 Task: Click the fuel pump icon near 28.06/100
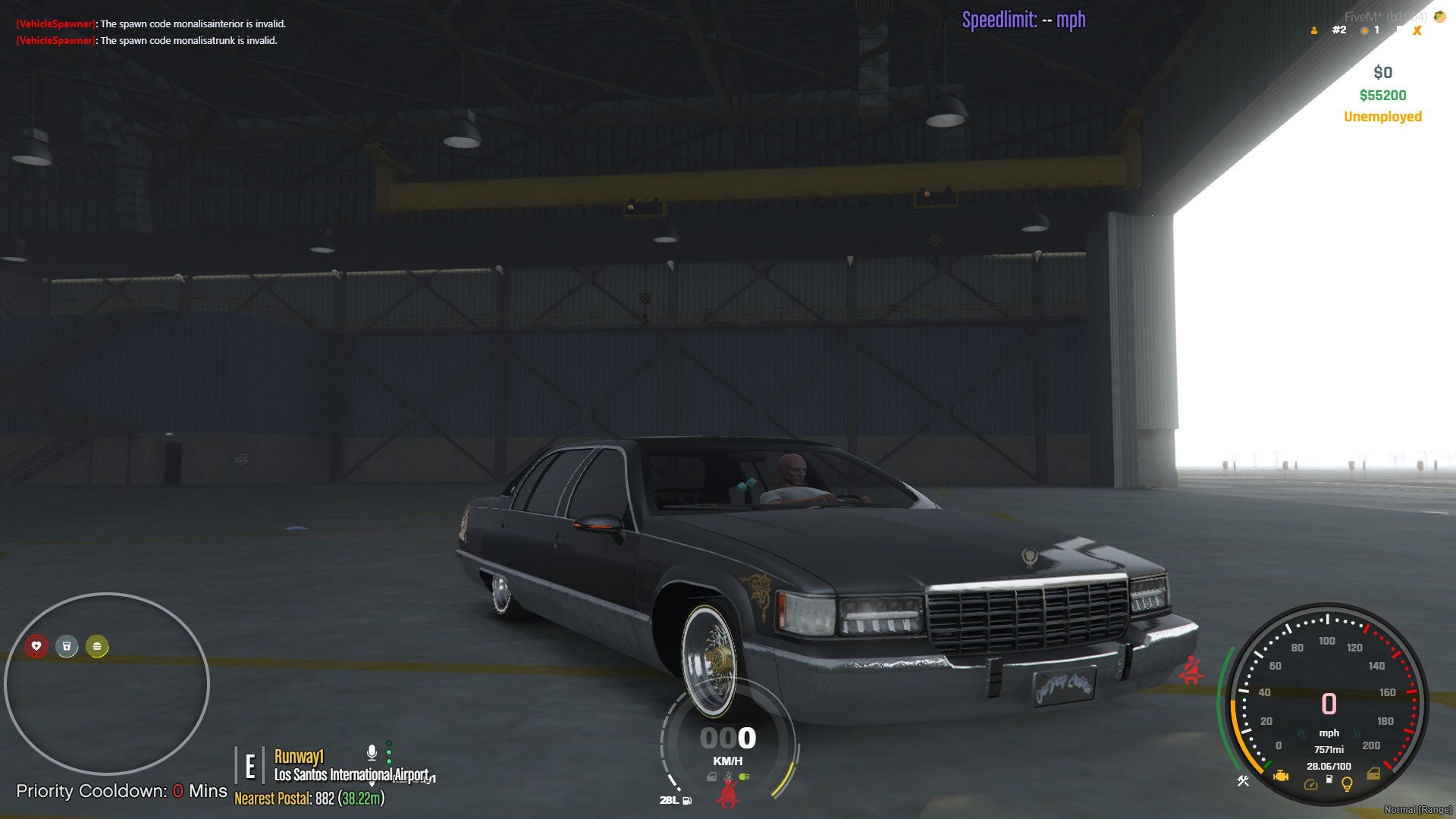pos(1329,780)
